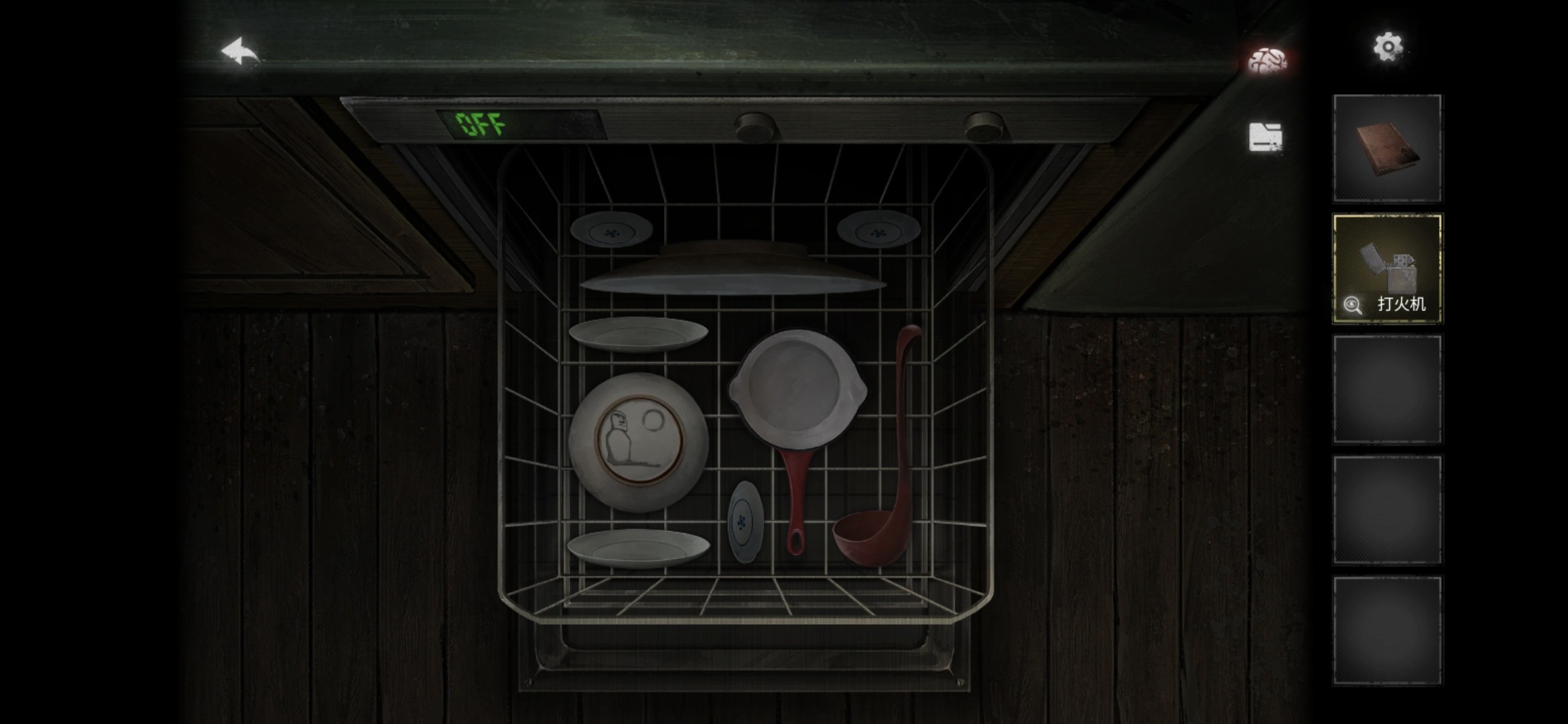
Task: Go back using the arrow button
Action: click(240, 53)
